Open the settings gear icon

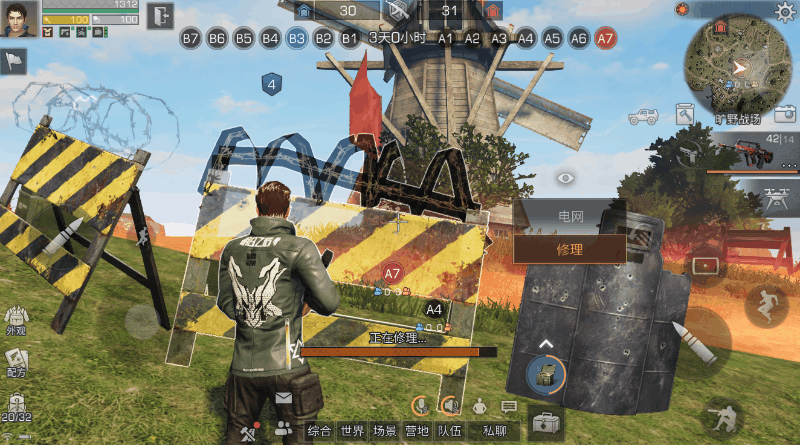785,11
